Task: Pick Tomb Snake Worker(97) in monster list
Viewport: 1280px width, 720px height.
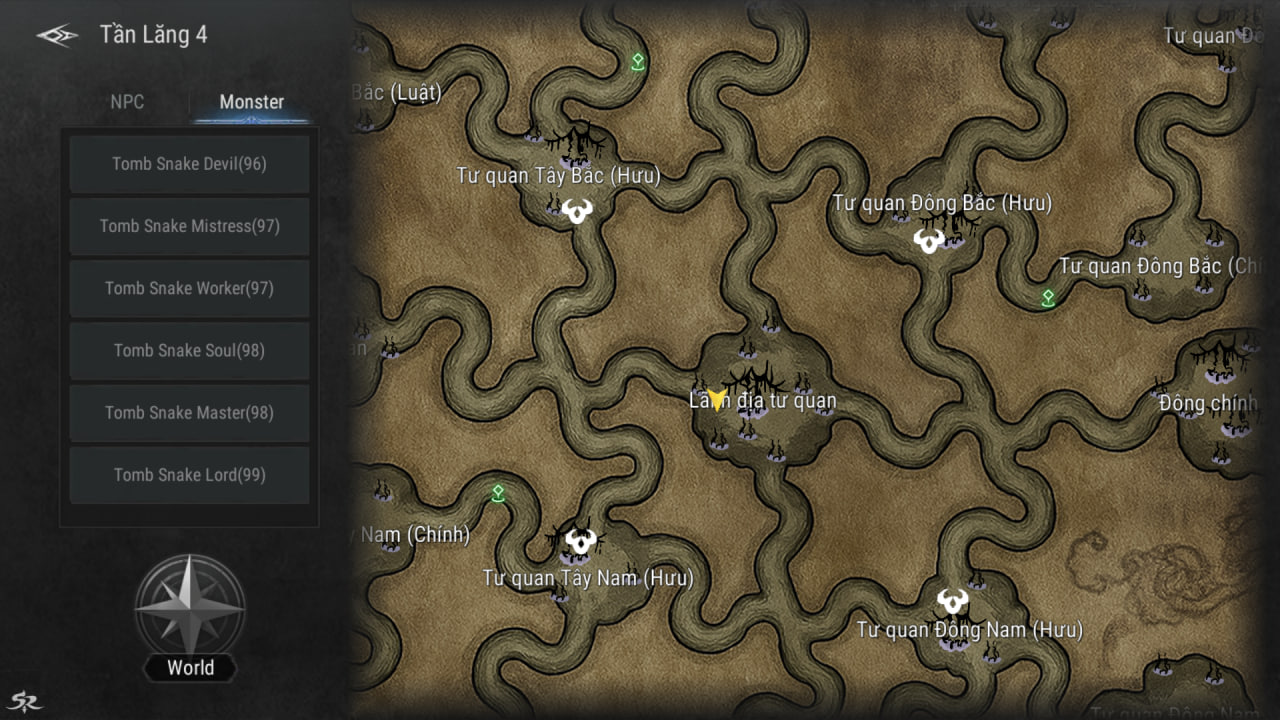Action: pos(189,288)
